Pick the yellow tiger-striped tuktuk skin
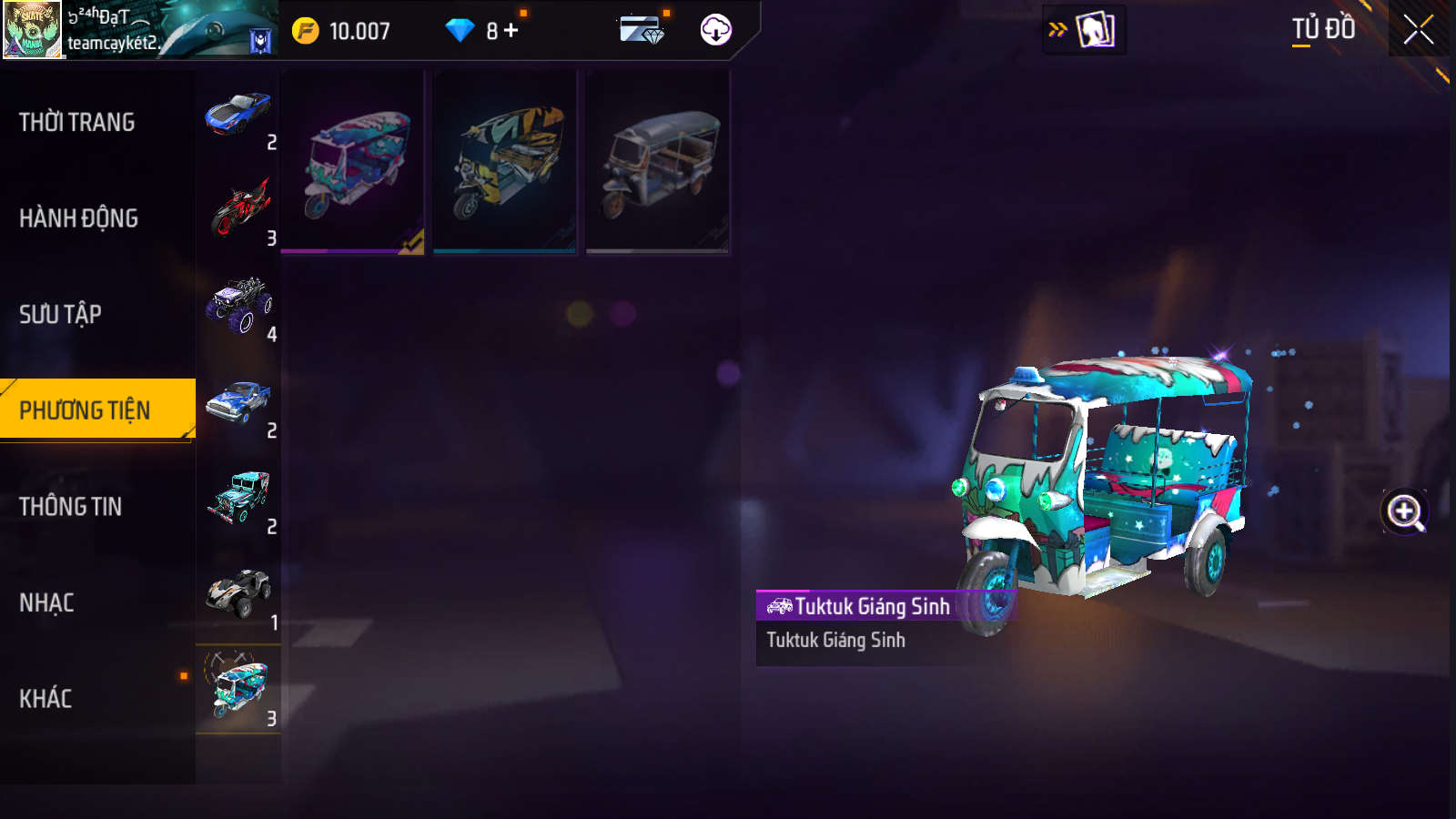 [x=505, y=162]
